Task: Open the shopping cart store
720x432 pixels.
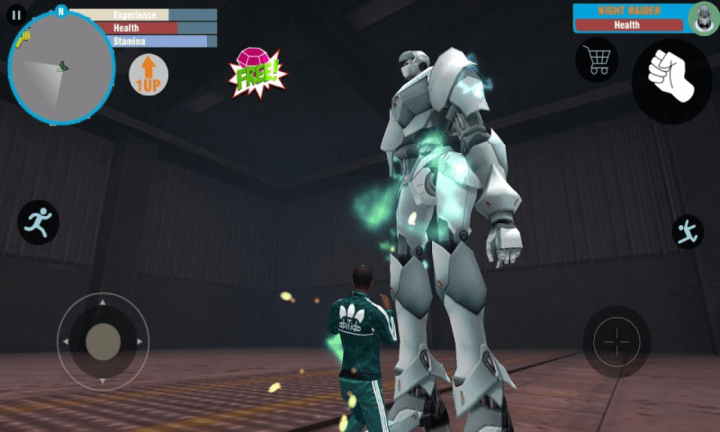Action: tap(597, 61)
